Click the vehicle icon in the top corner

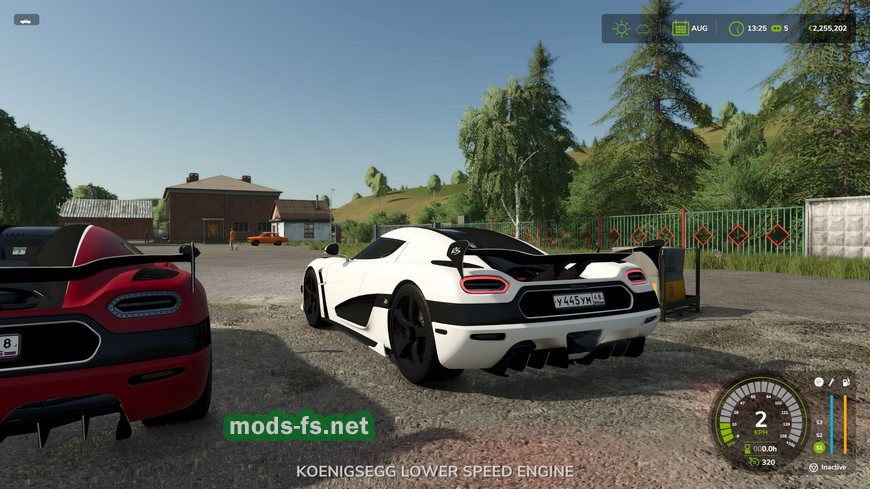click(26, 19)
